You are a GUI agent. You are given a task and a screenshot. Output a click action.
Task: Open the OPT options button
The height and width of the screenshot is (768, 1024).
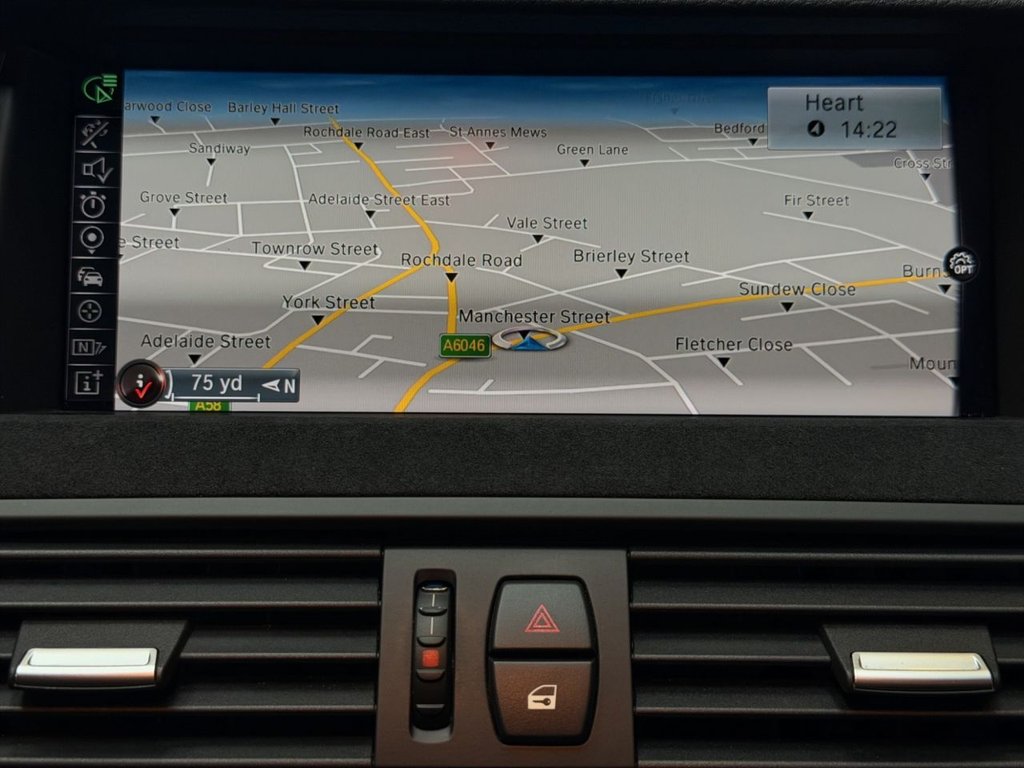[x=961, y=264]
